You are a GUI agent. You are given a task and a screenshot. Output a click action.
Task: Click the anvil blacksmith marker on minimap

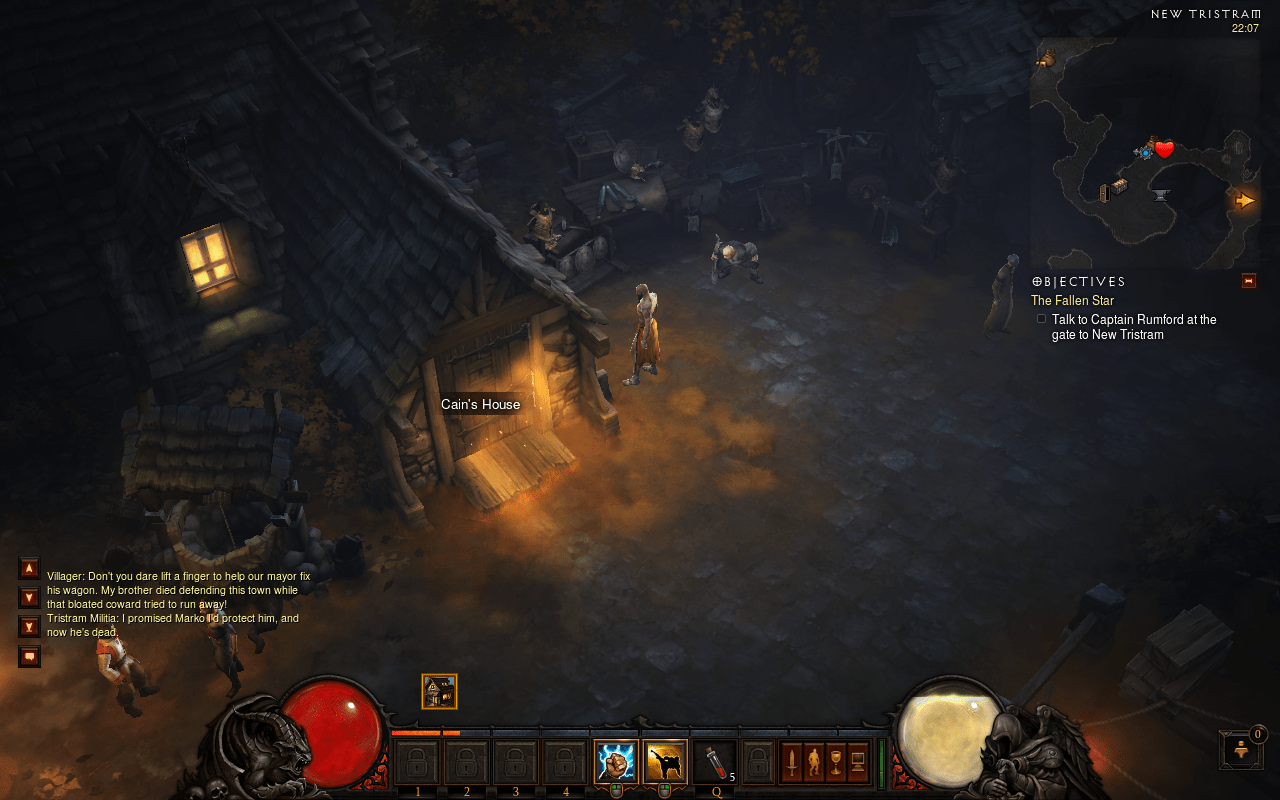[1161, 194]
